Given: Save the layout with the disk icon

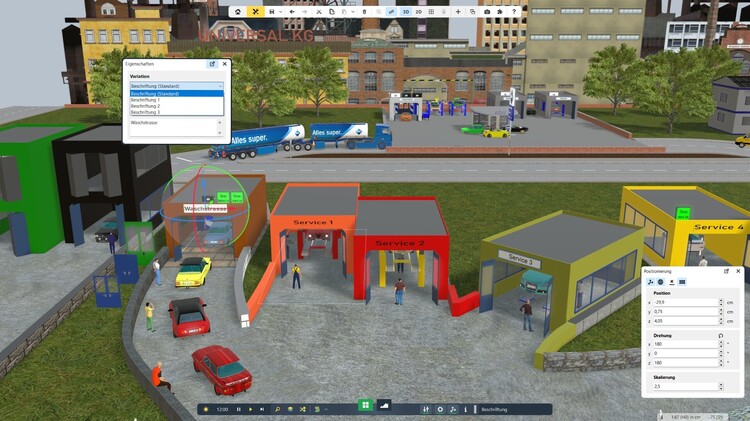Looking at the screenshot, I should click(x=271, y=11).
